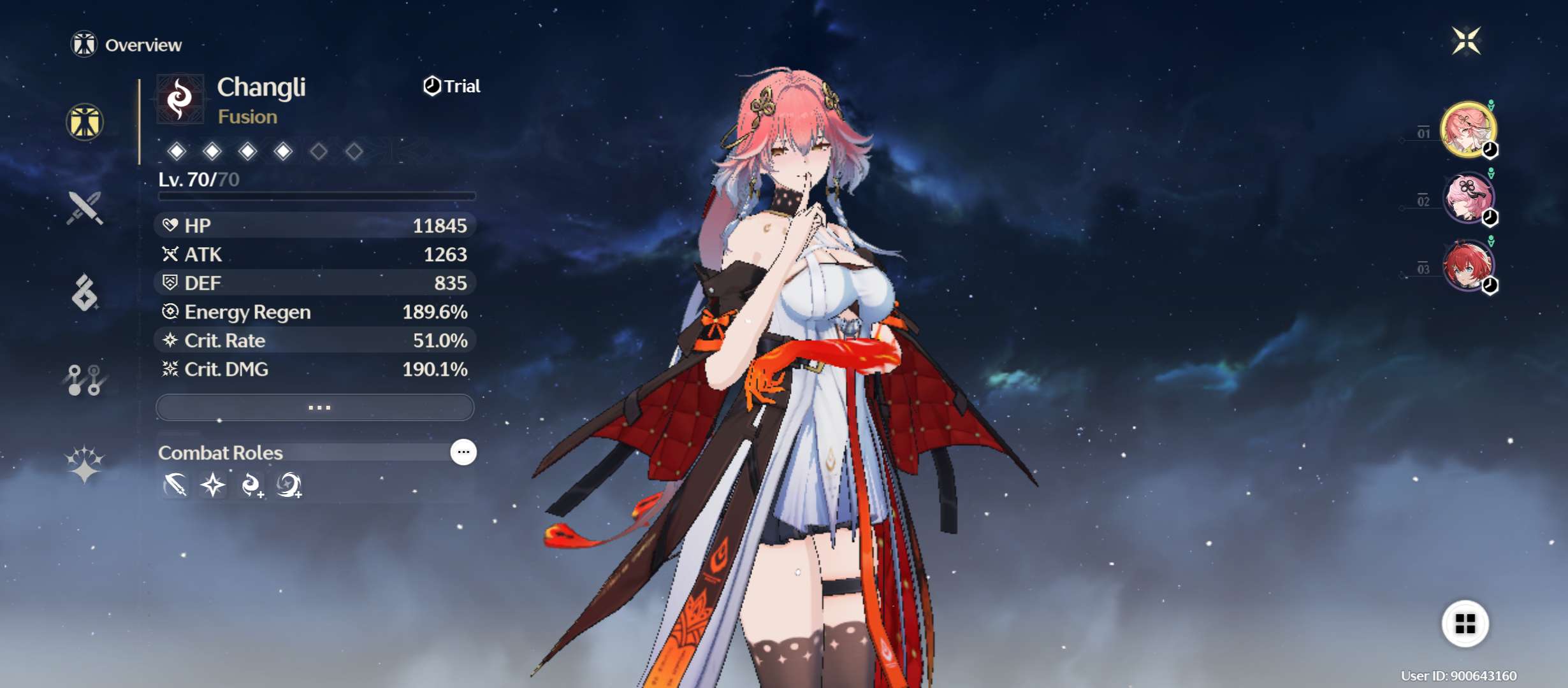Select Changli's portrait in slot 01

[1468, 129]
